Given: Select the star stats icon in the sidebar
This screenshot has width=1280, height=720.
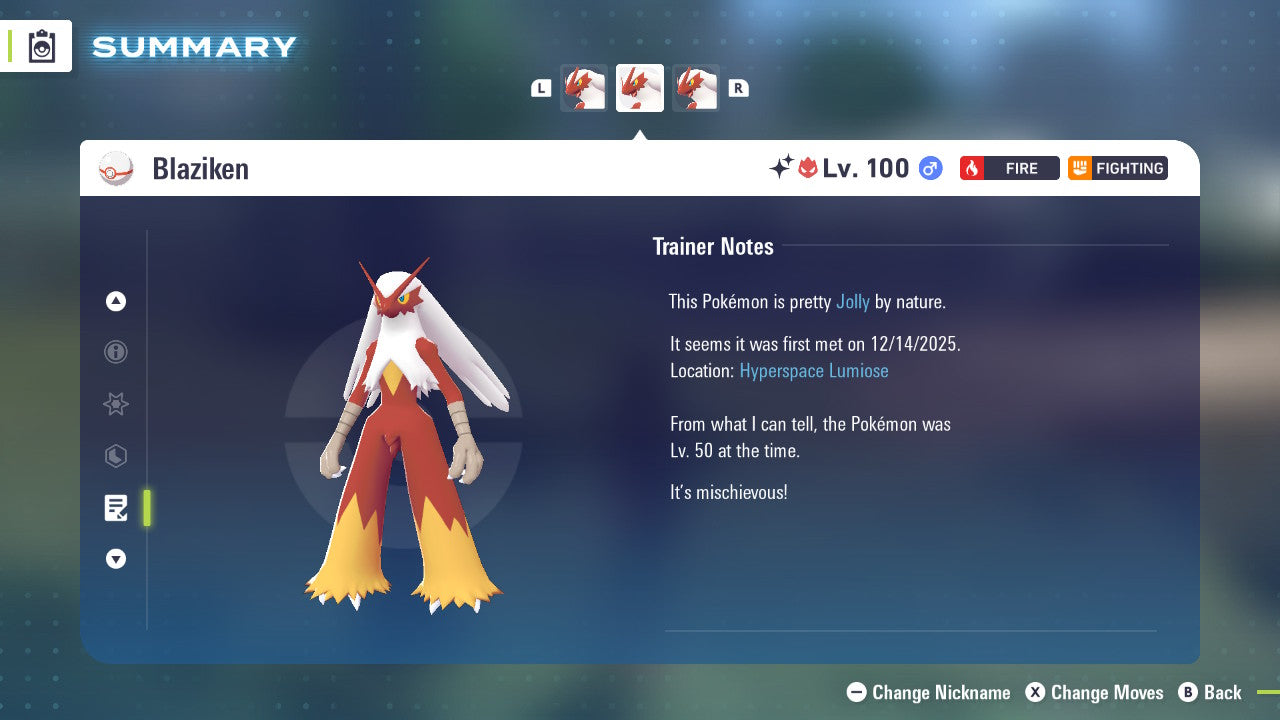Looking at the screenshot, I should (x=116, y=404).
